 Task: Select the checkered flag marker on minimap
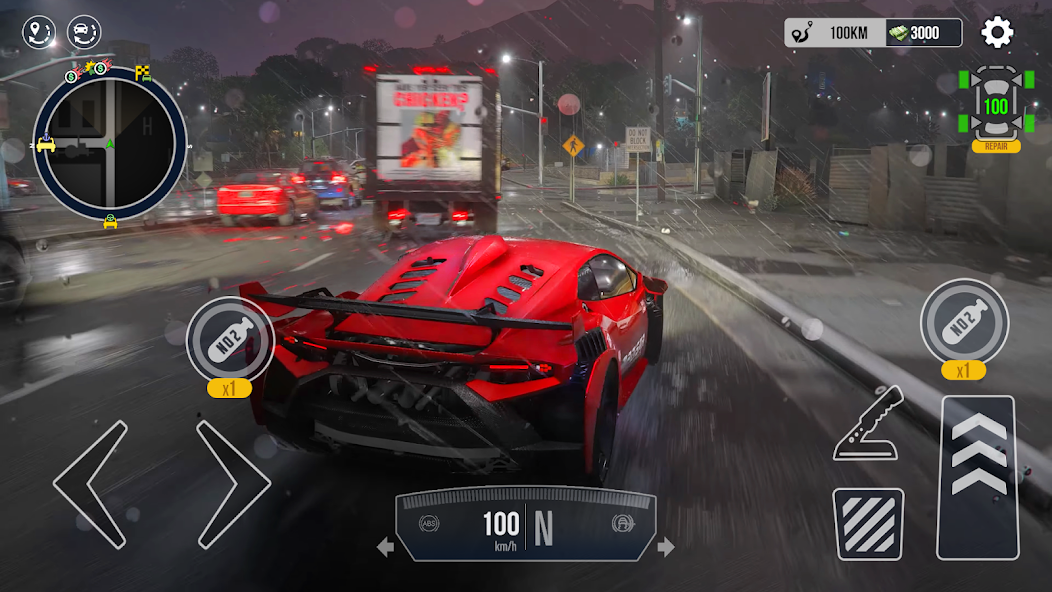click(143, 73)
